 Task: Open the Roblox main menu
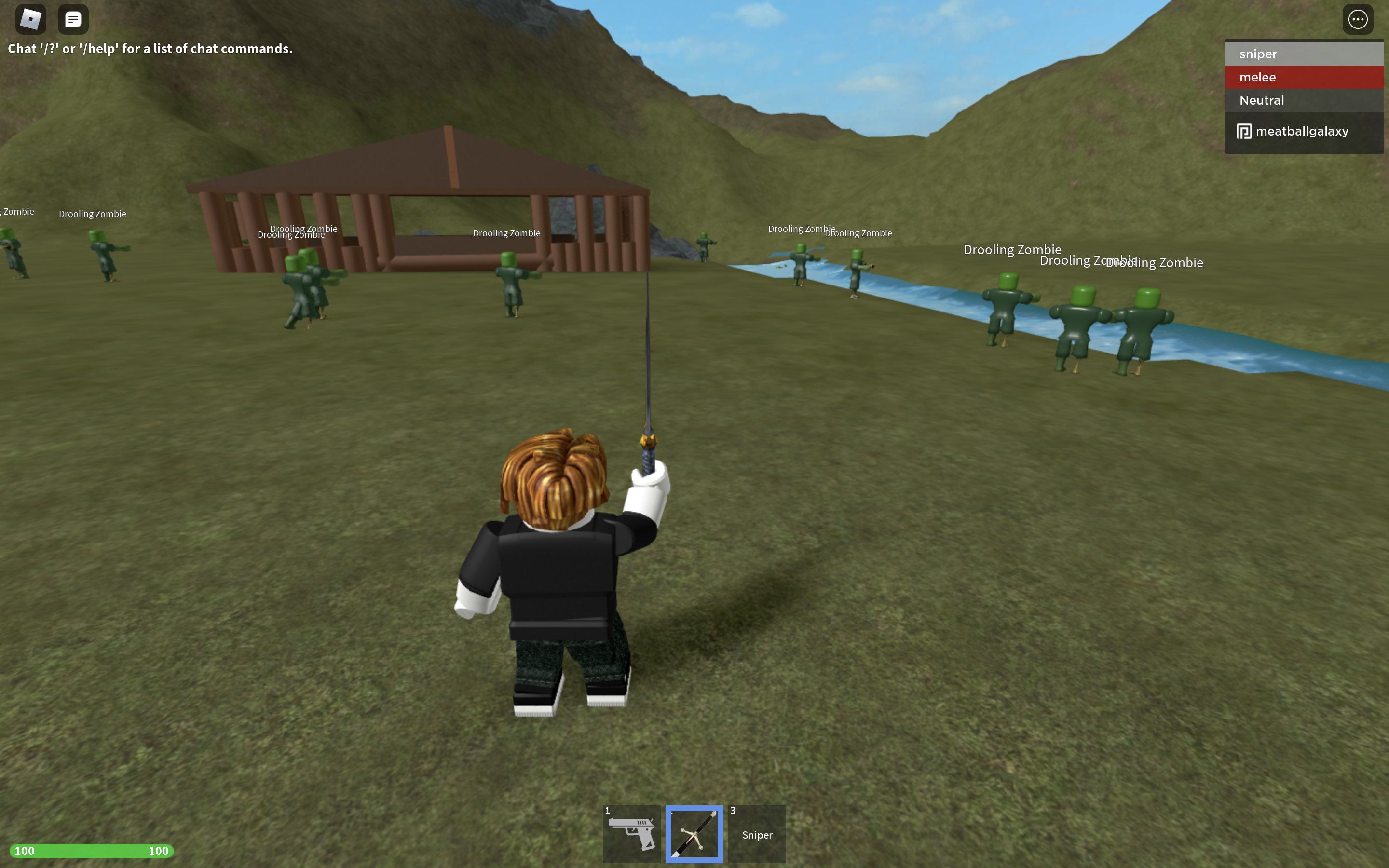(x=30, y=19)
